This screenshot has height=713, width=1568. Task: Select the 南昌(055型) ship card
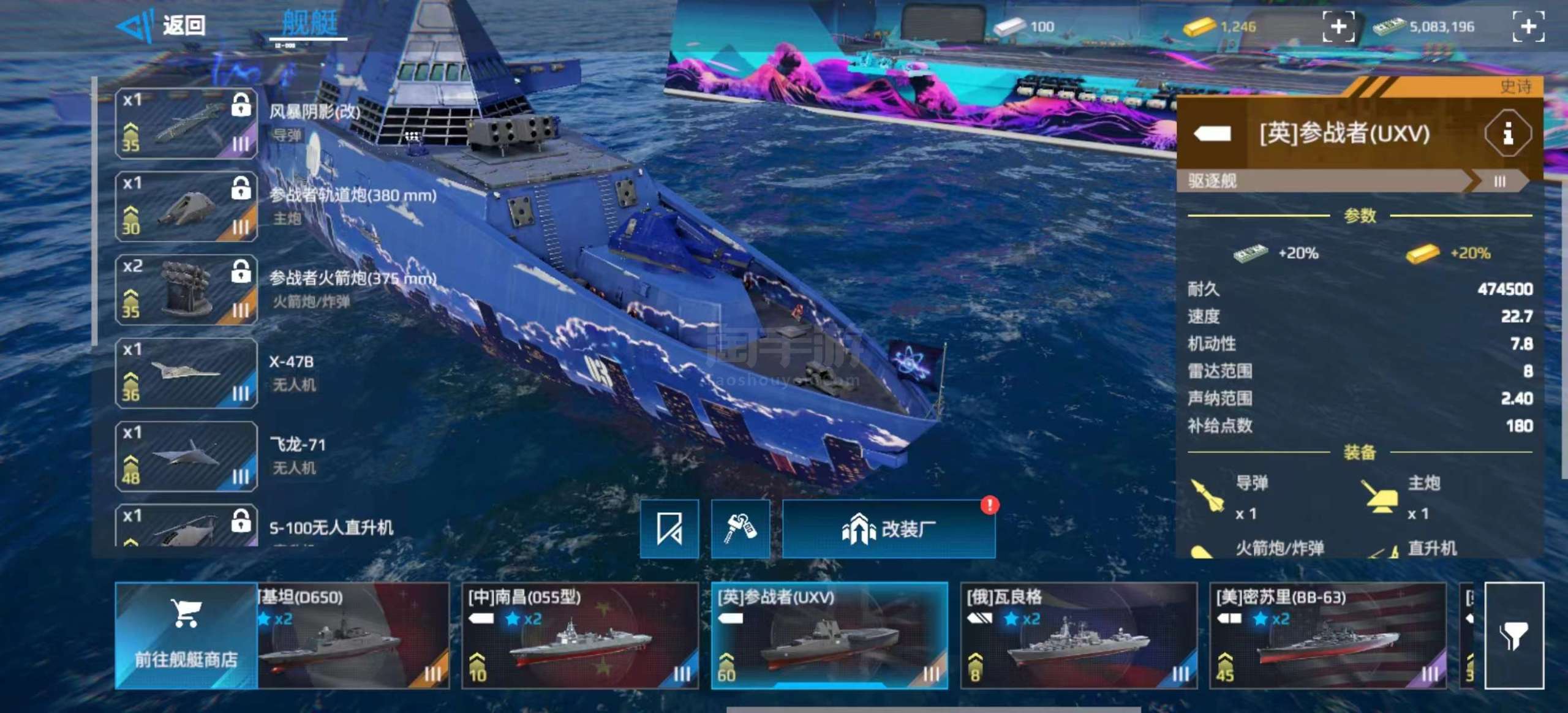click(580, 635)
